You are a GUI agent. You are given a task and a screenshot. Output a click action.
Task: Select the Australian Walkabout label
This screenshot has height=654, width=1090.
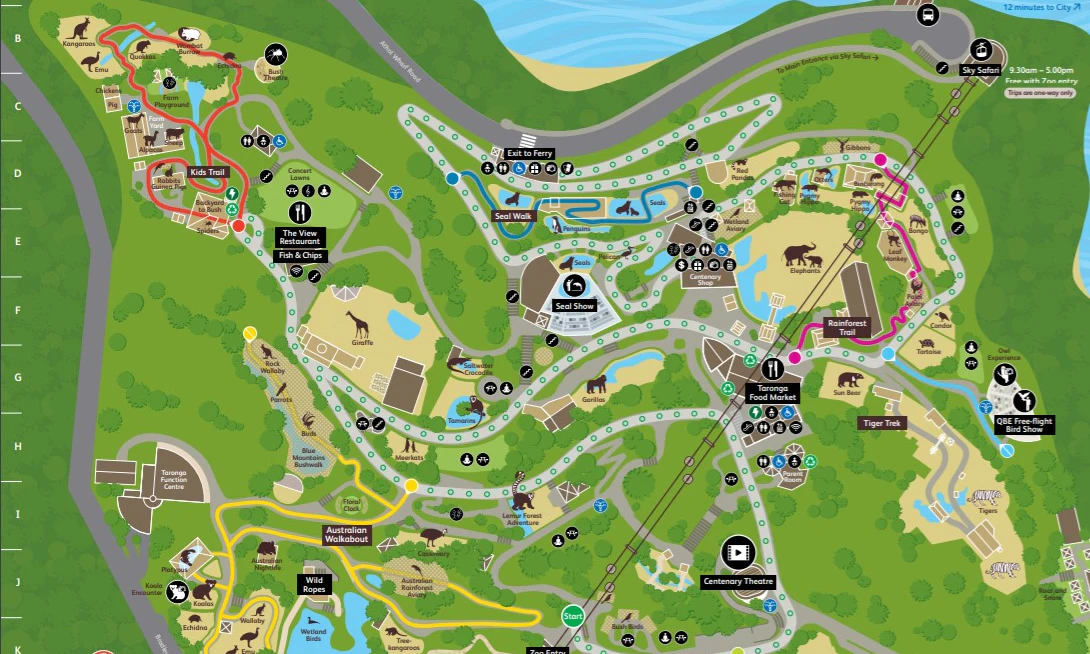coord(346,534)
